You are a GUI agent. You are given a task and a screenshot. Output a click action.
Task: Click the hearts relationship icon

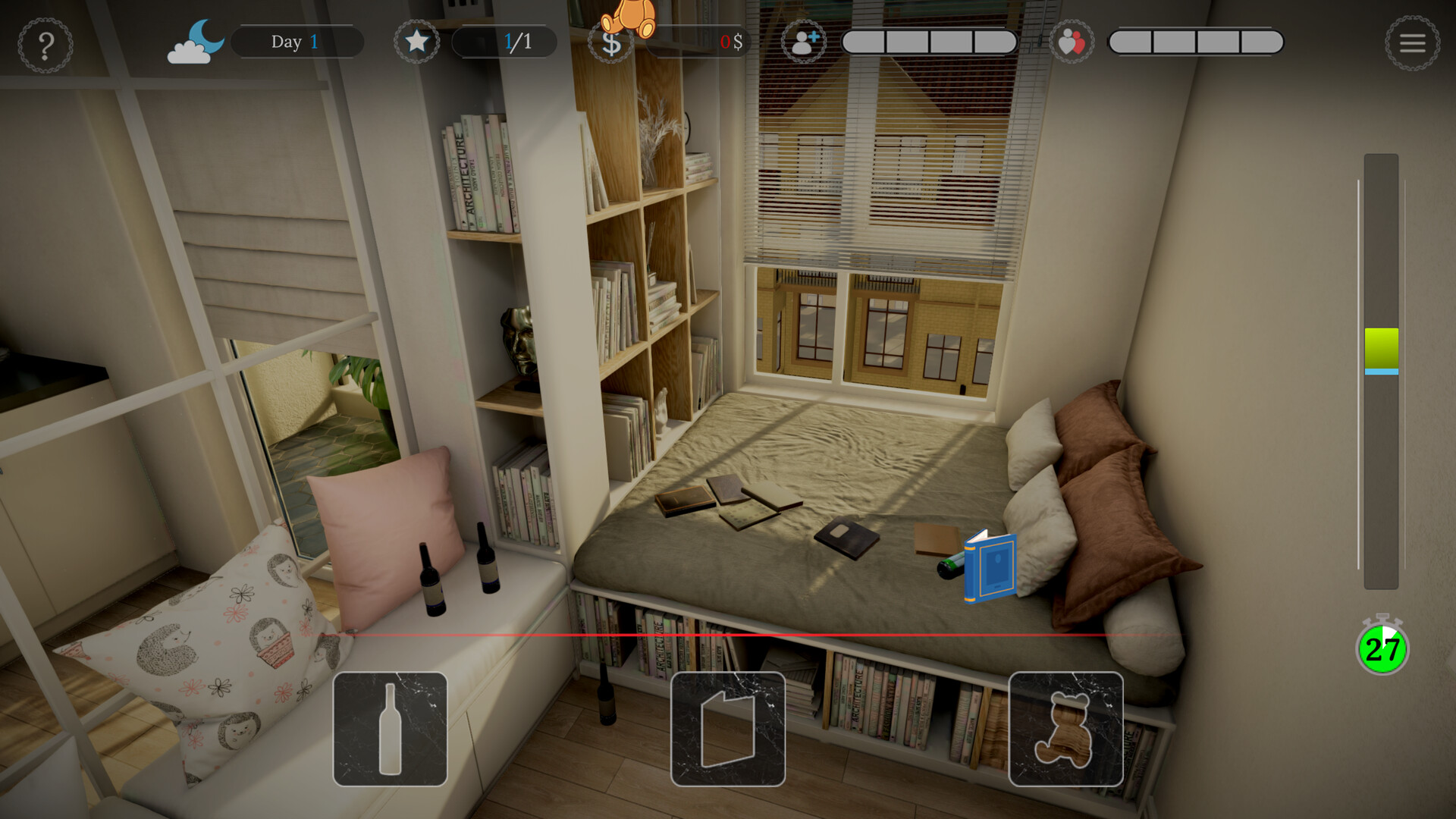coord(1071,42)
